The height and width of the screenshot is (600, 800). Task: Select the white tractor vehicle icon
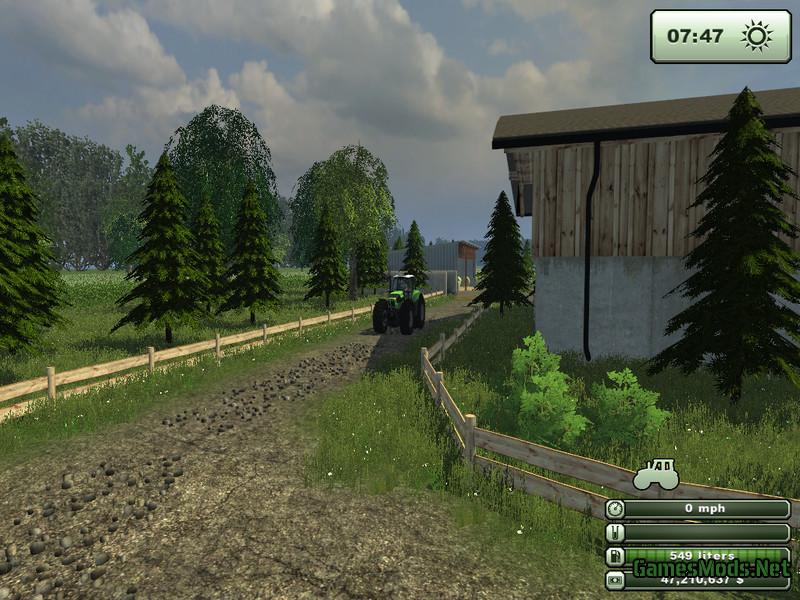tap(656, 474)
